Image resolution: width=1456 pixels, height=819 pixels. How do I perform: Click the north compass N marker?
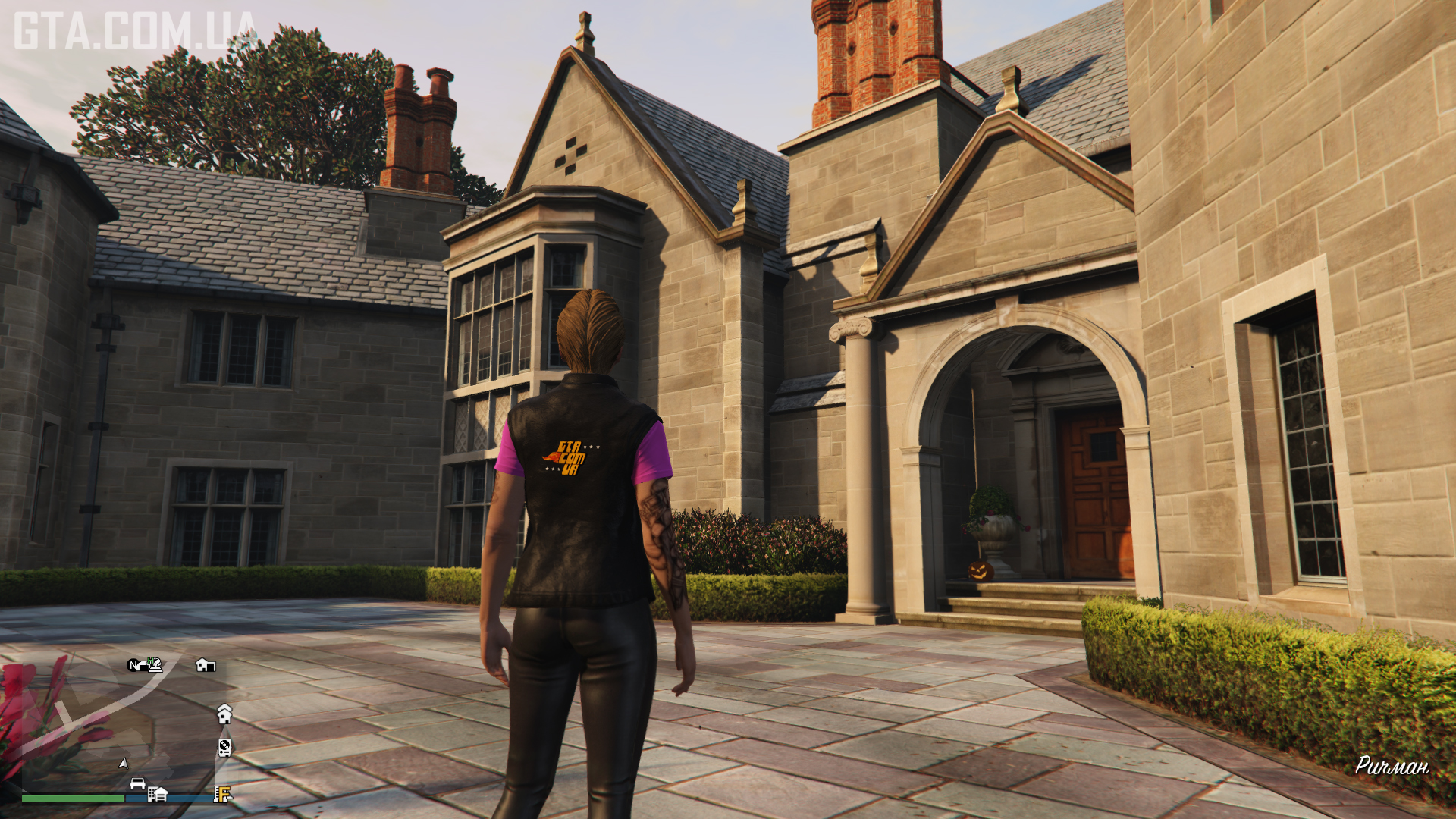coord(134,665)
